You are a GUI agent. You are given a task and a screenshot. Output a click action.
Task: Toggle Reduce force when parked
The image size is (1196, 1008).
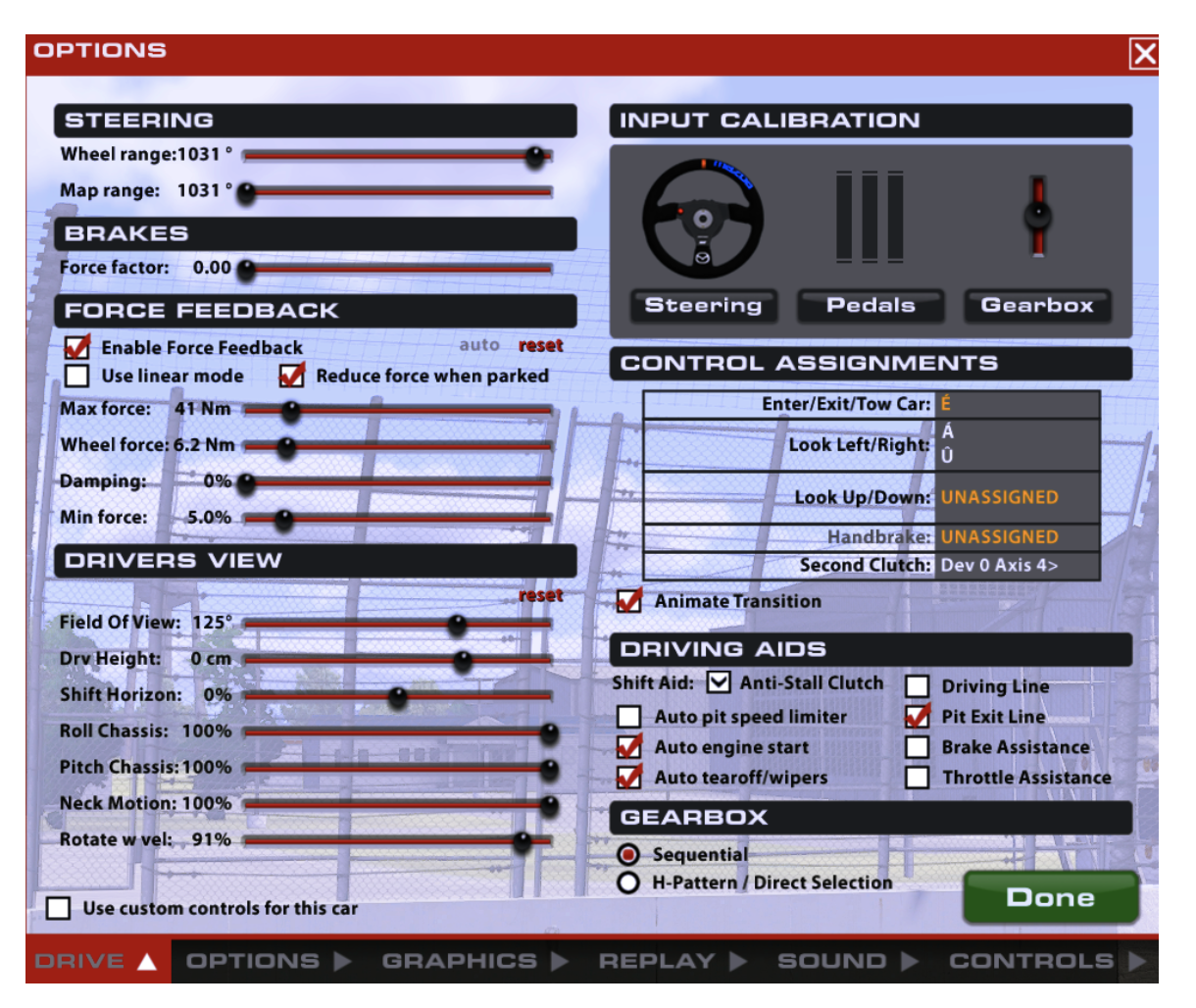coord(291,376)
